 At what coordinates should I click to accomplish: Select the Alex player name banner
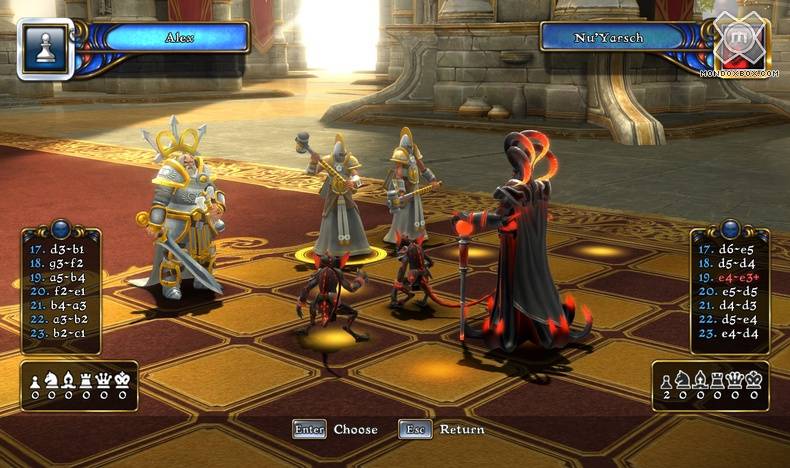pyautogui.click(x=176, y=38)
